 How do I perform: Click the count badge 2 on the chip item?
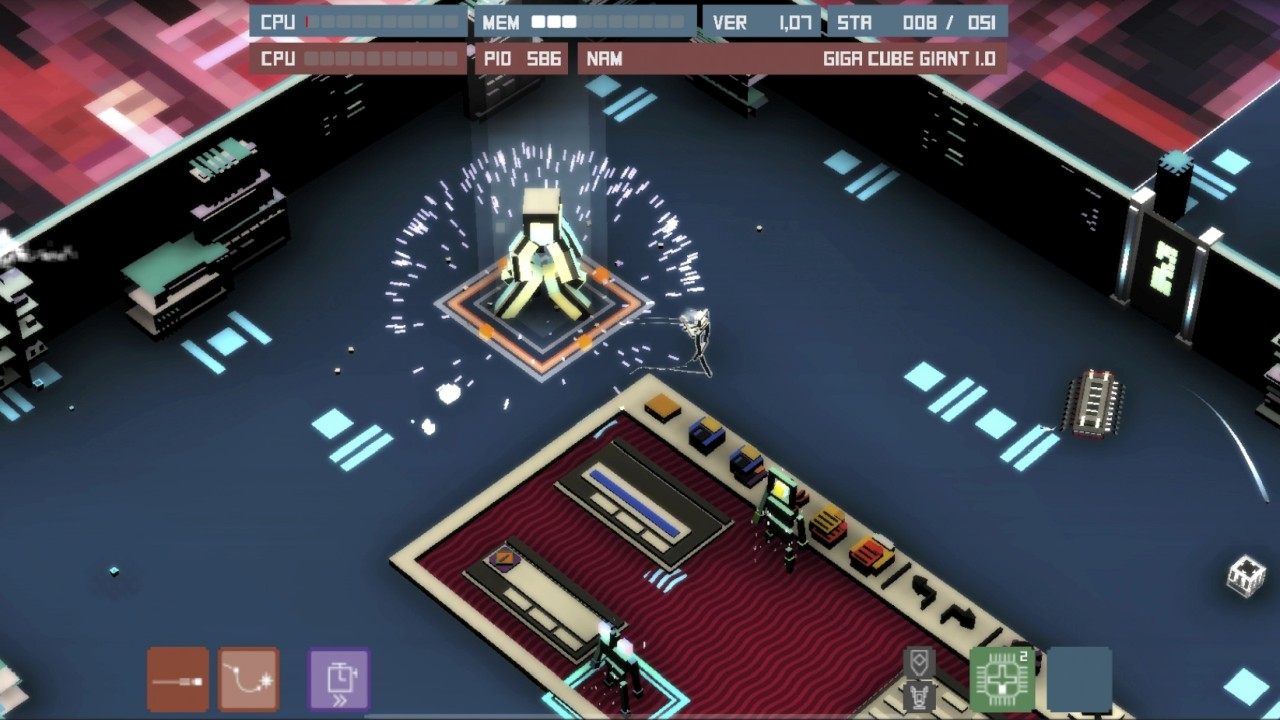[1024, 655]
